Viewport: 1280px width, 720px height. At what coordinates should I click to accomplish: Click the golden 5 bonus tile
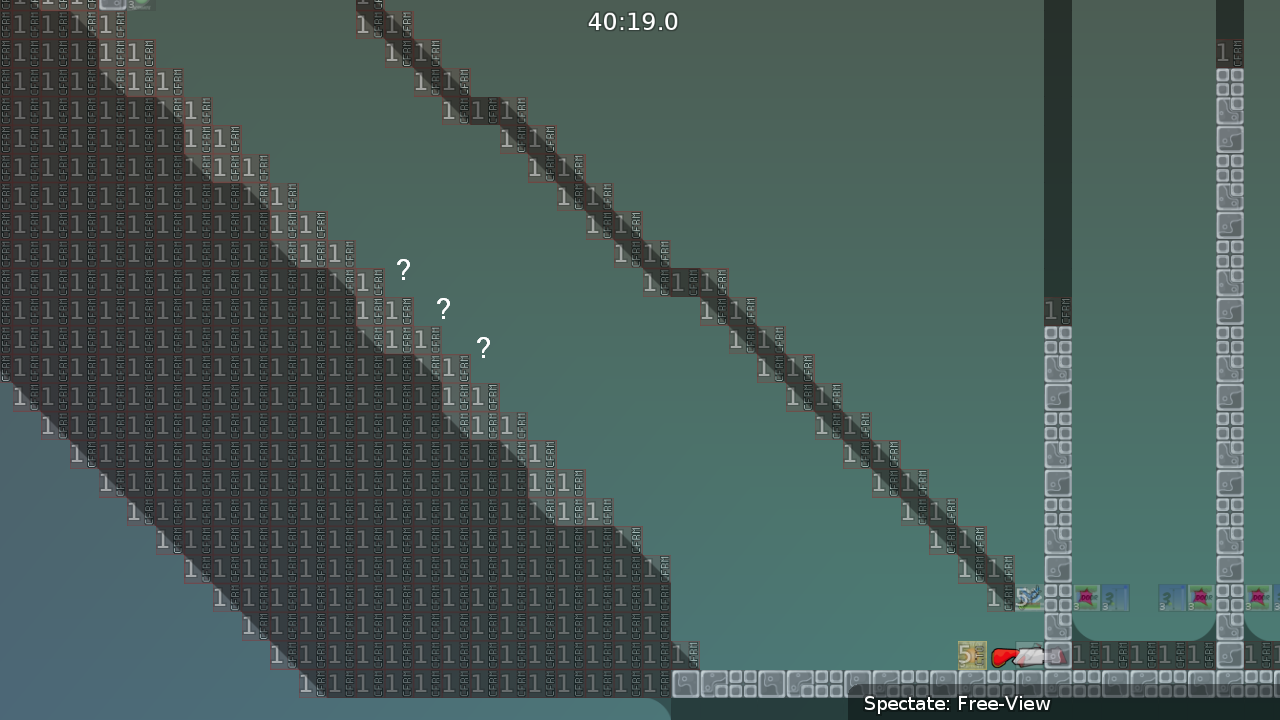[x=971, y=655]
